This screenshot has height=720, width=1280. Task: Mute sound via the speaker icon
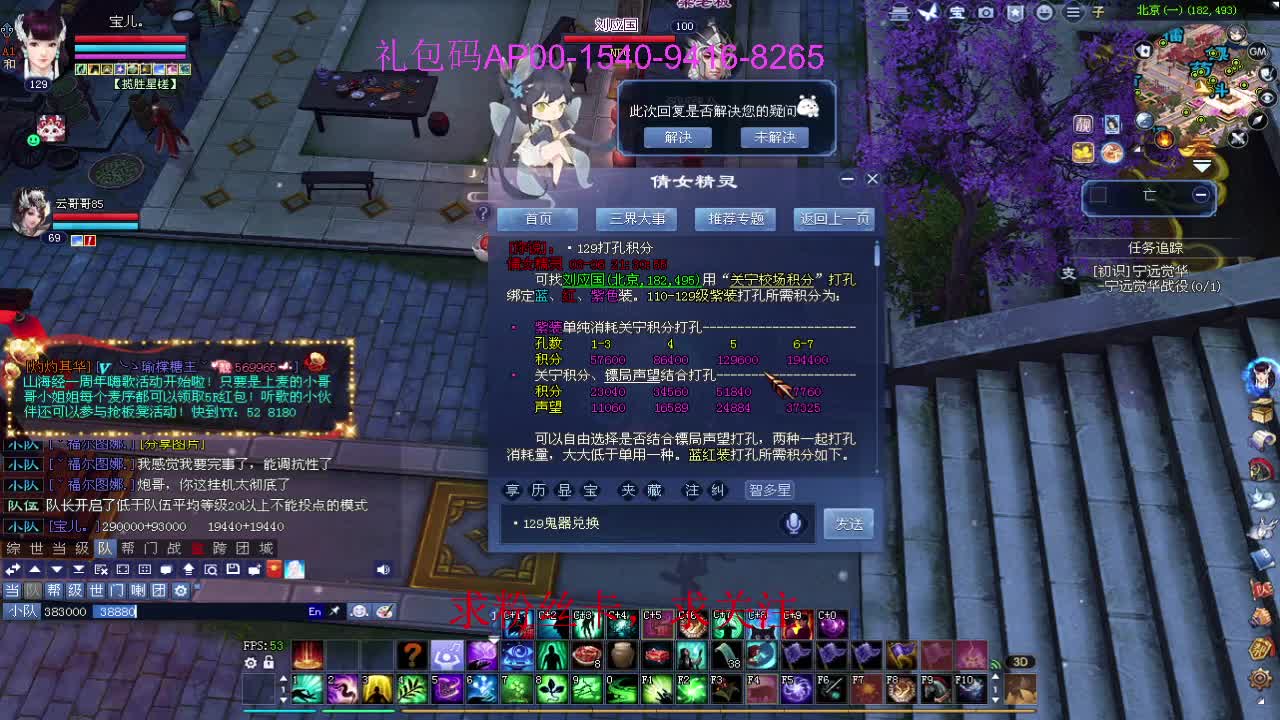382,569
